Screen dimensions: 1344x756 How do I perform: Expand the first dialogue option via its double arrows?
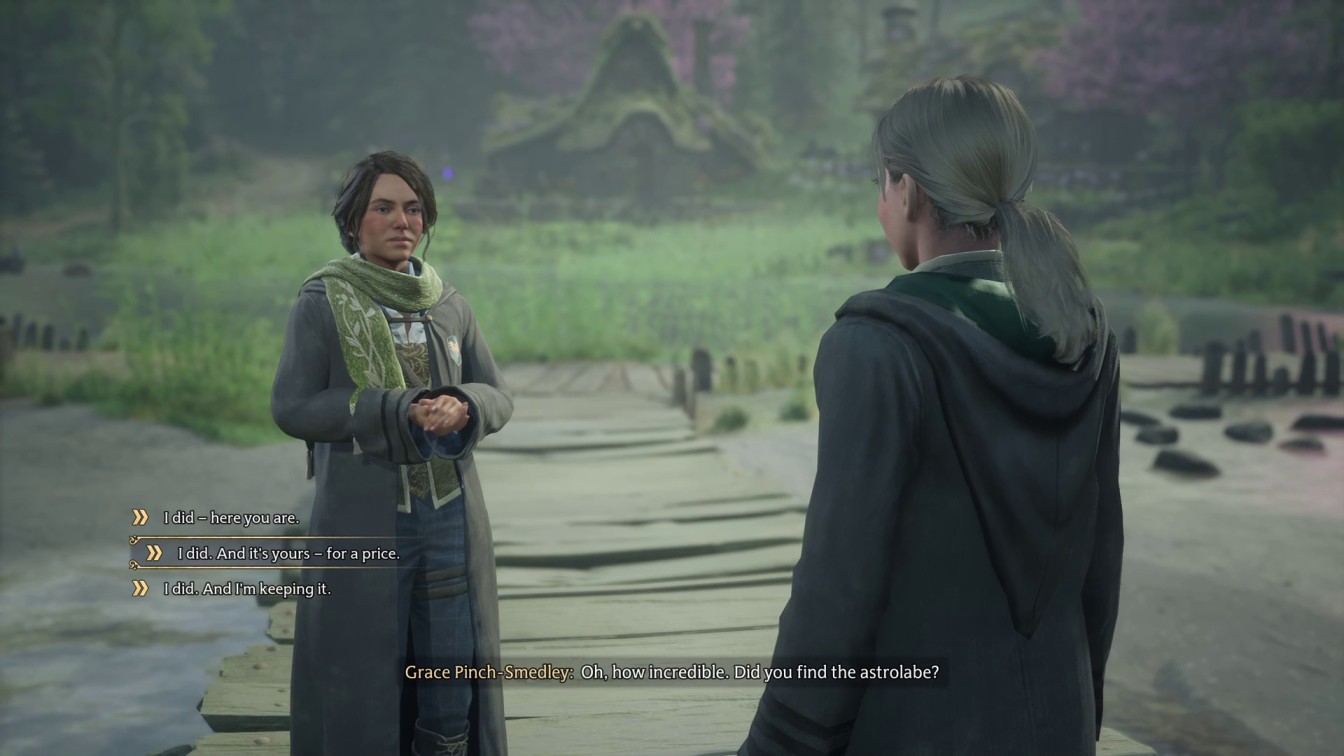pos(140,518)
